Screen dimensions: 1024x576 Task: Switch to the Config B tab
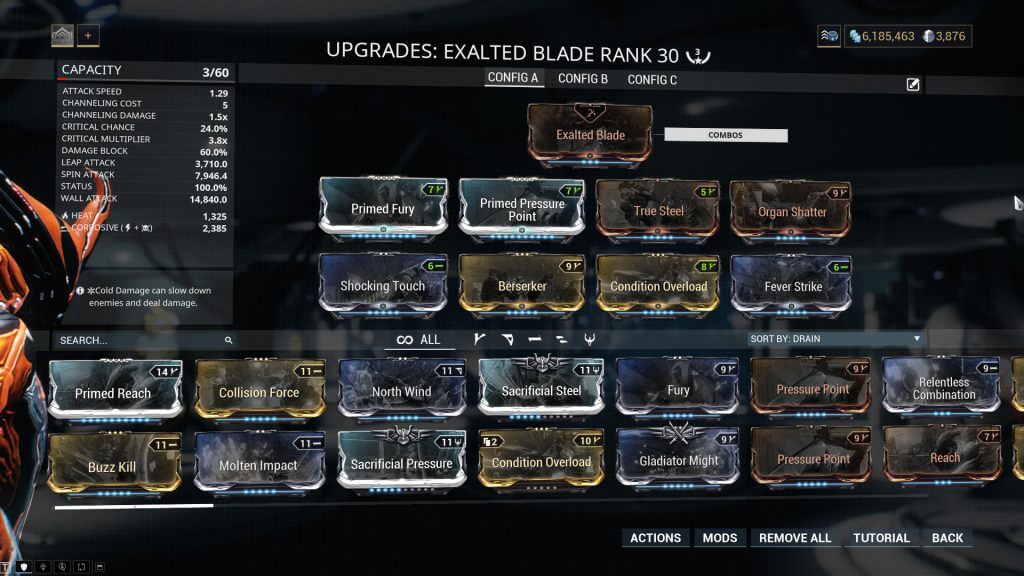click(583, 79)
